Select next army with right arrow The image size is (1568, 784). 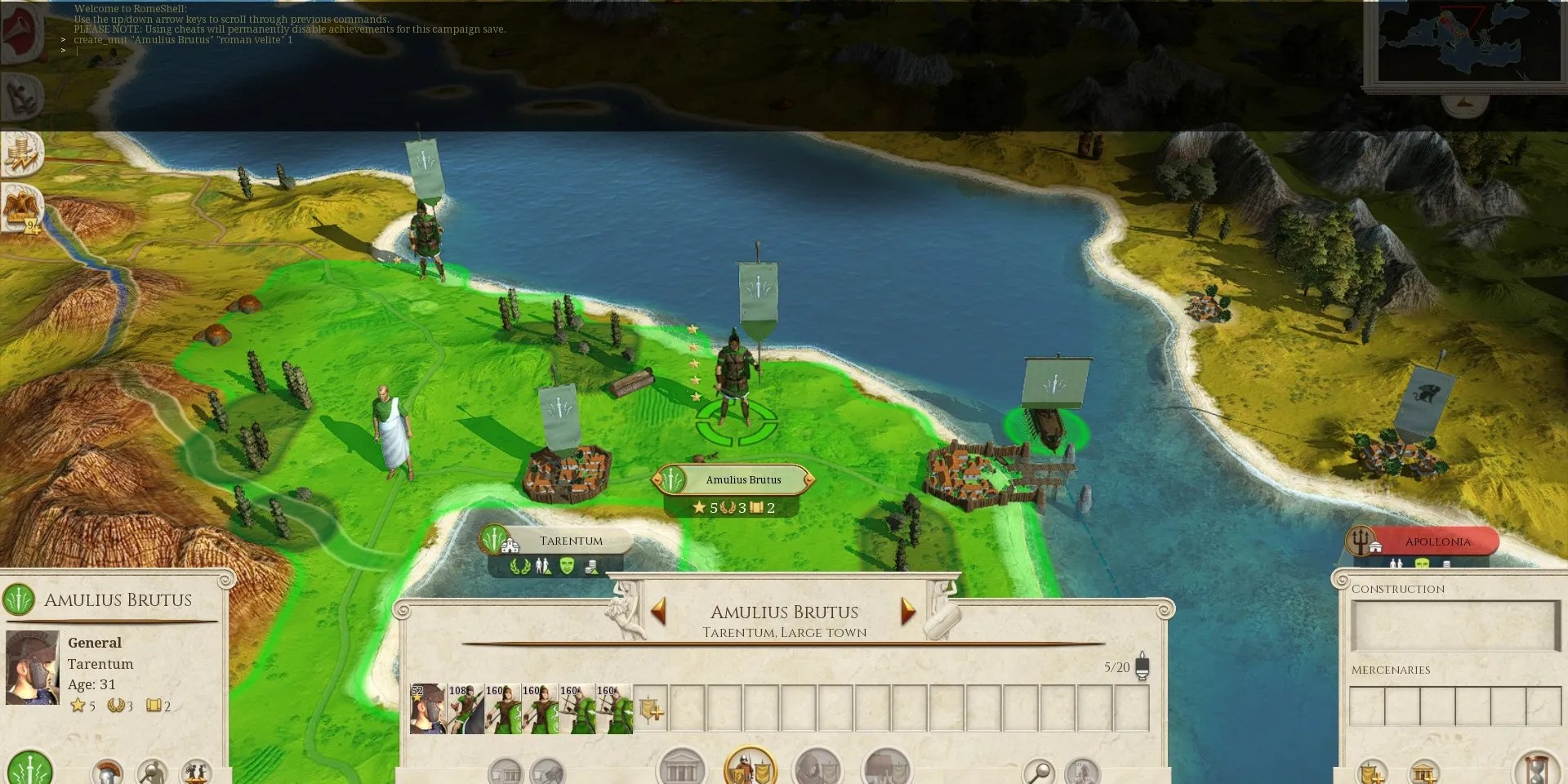coord(907,610)
